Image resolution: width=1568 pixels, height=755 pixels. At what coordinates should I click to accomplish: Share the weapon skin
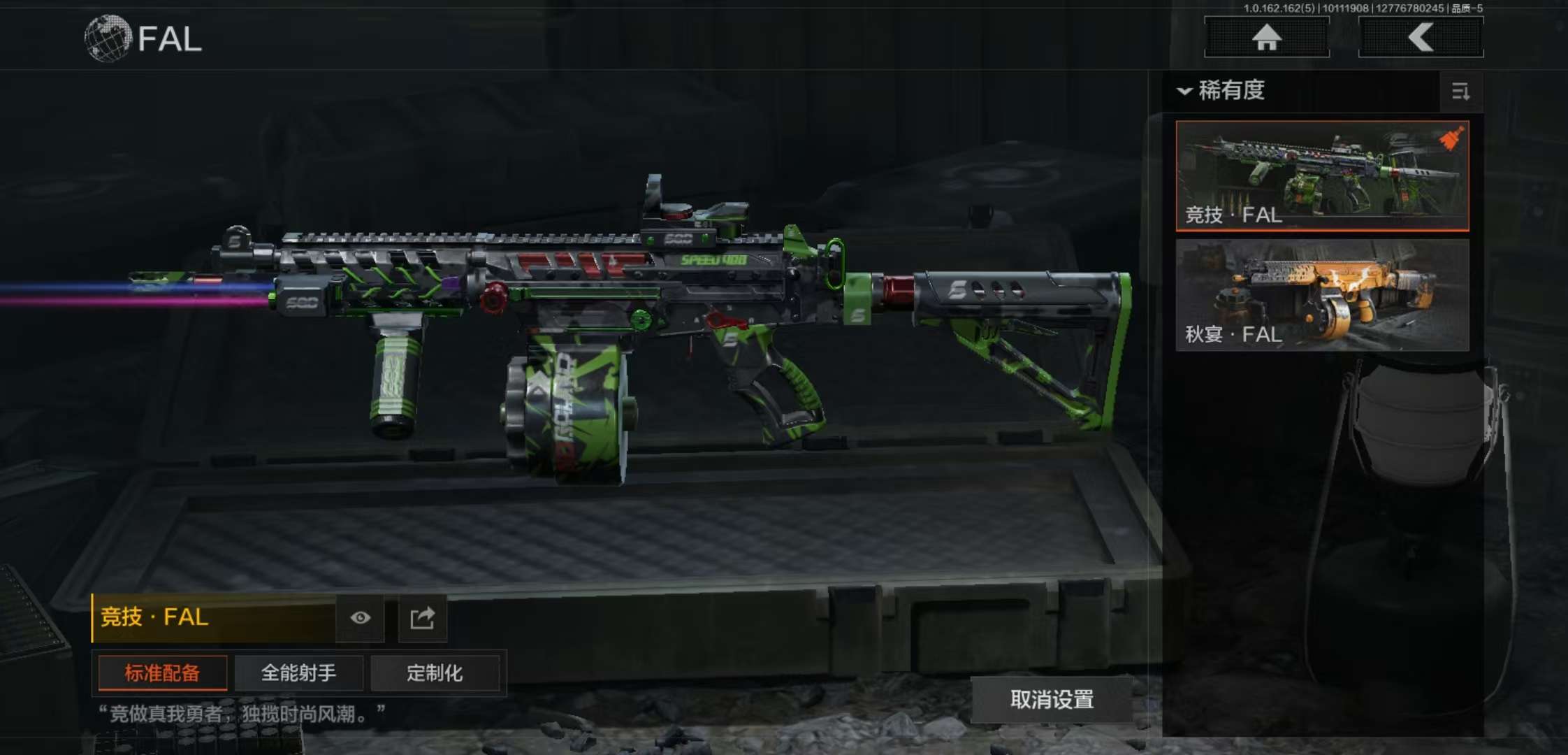point(422,618)
